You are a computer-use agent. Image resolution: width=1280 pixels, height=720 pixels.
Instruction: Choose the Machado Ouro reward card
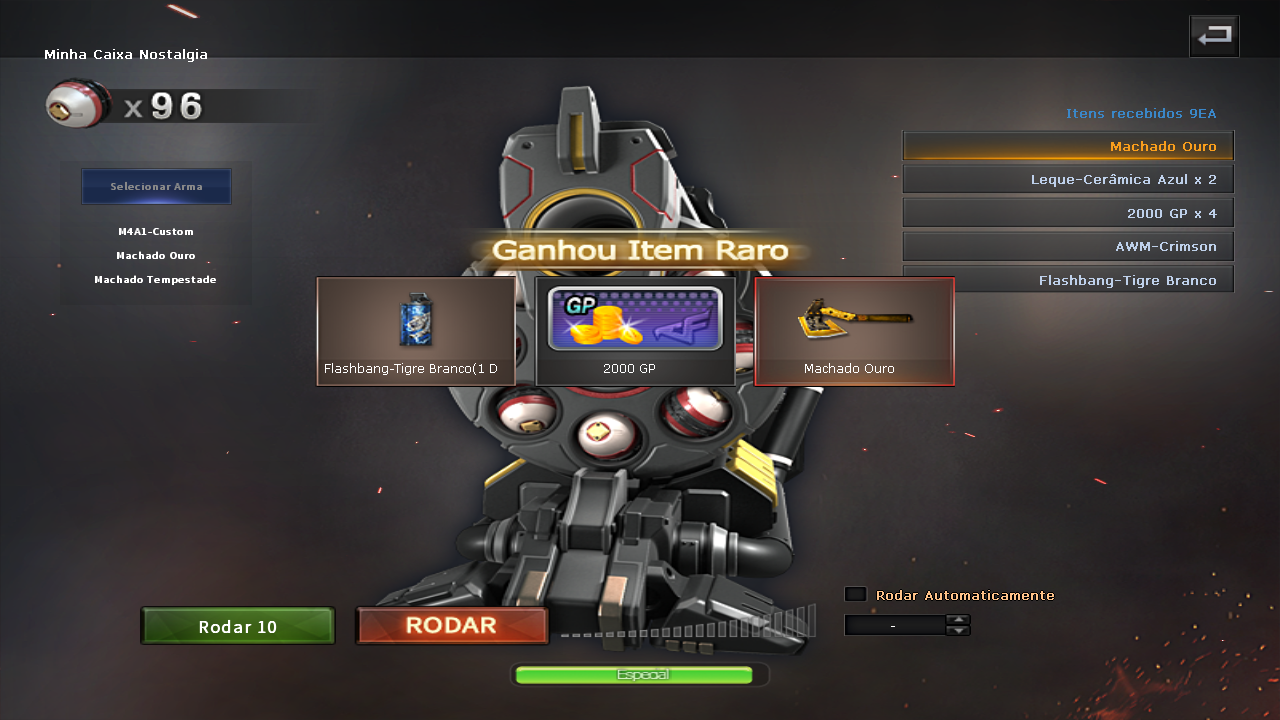click(x=854, y=331)
